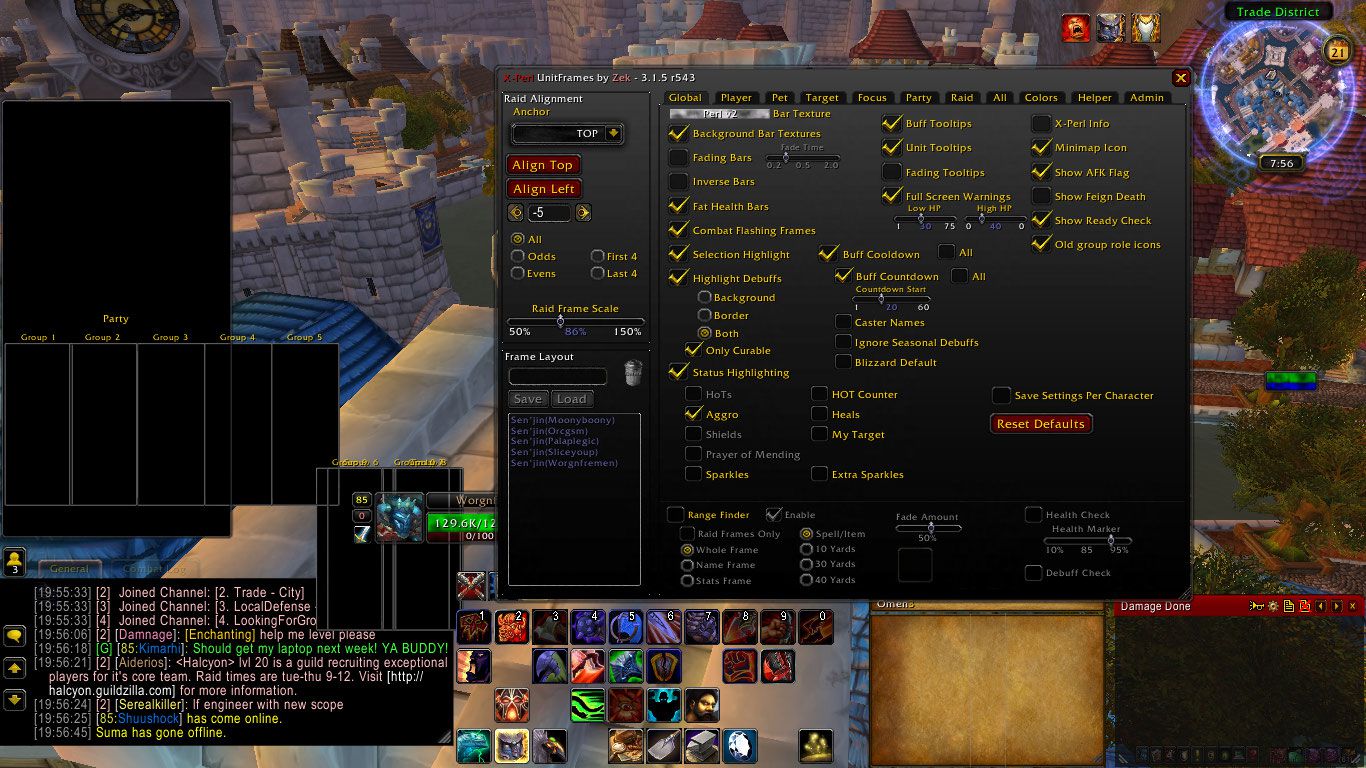Close the X-Perl UnitFrames options window
This screenshot has height=768, width=1366.
[x=1181, y=78]
